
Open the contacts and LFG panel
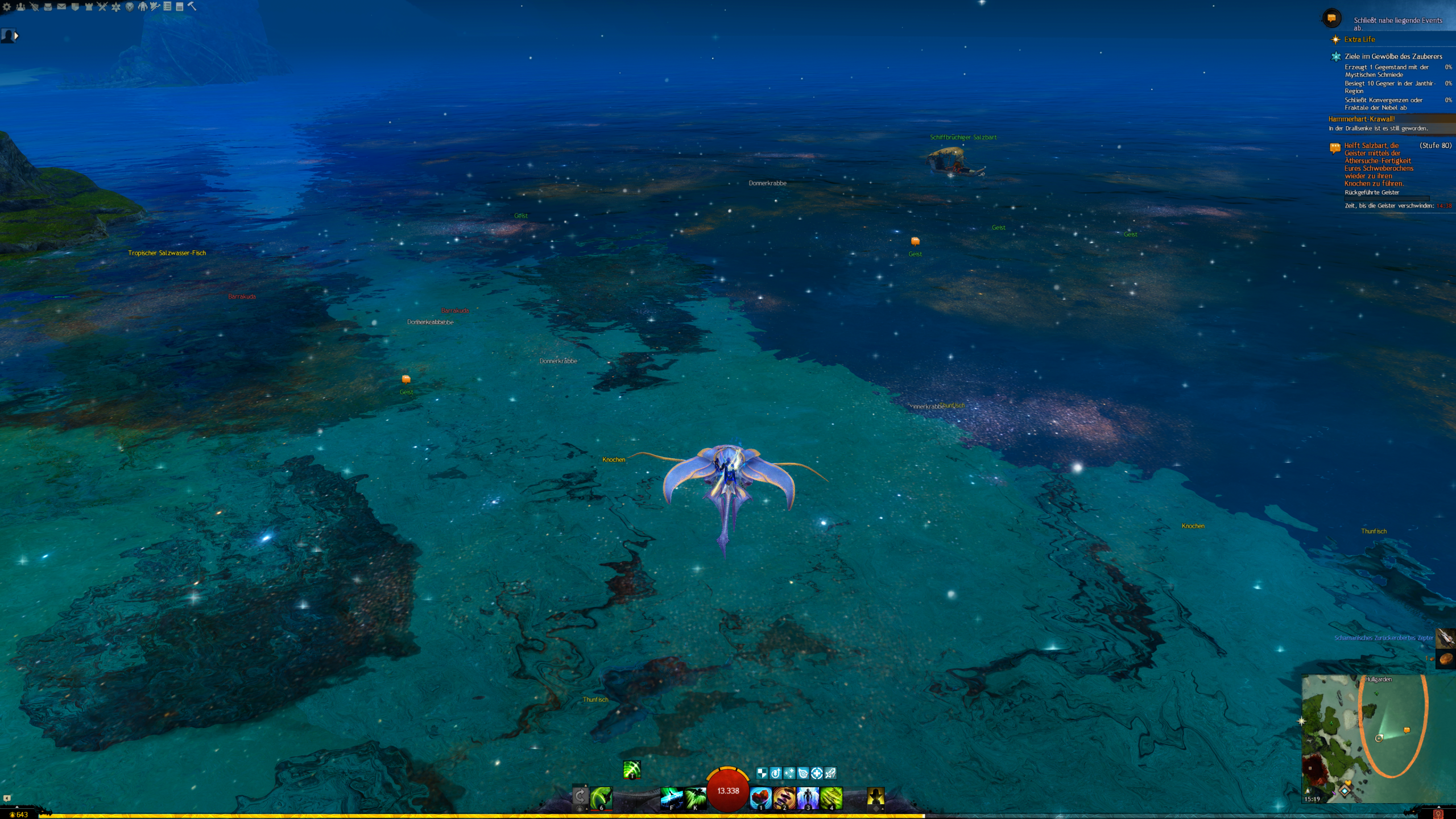pyautogui.click(x=20, y=7)
